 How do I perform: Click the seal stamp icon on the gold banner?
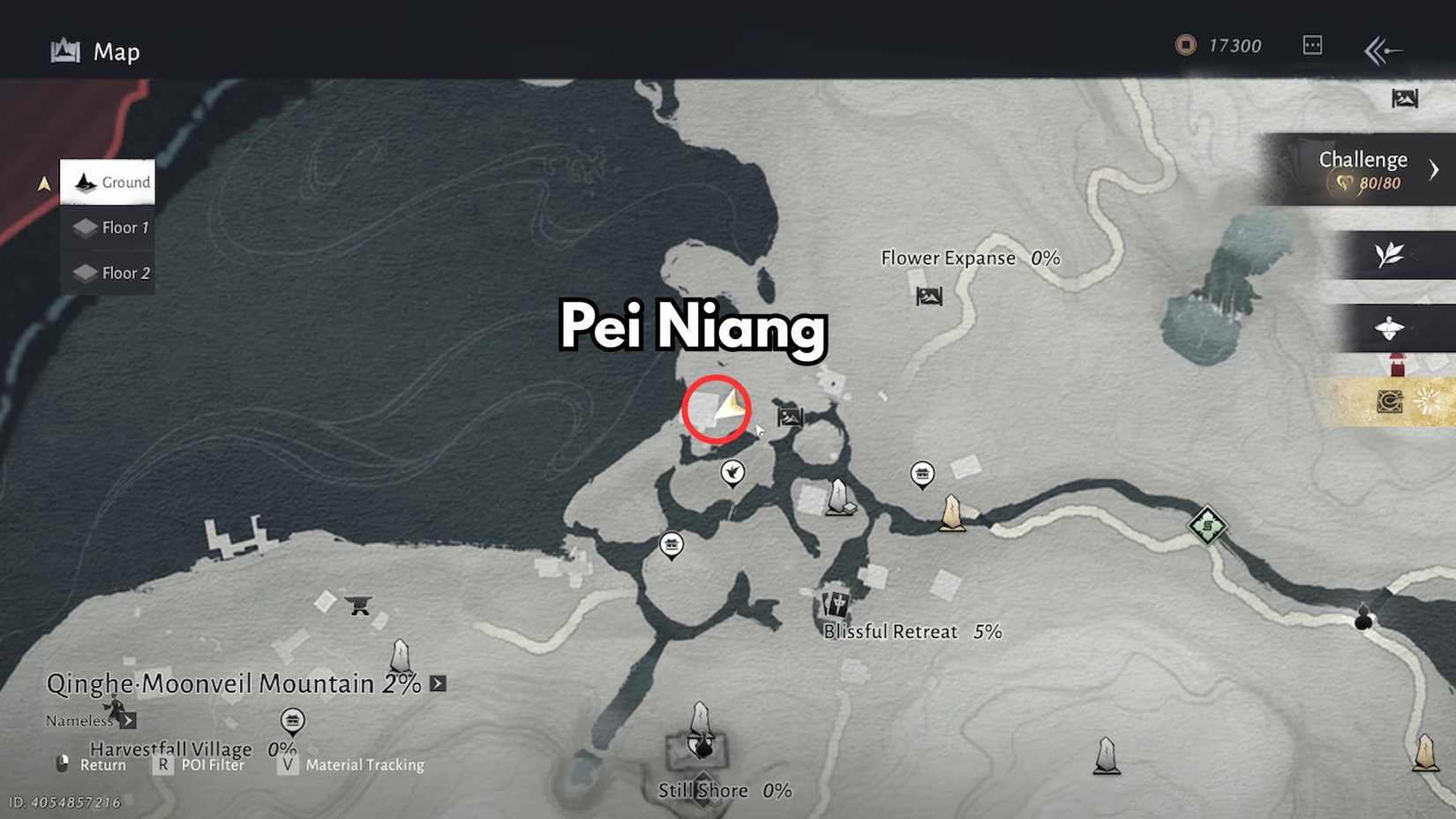coord(1389,399)
